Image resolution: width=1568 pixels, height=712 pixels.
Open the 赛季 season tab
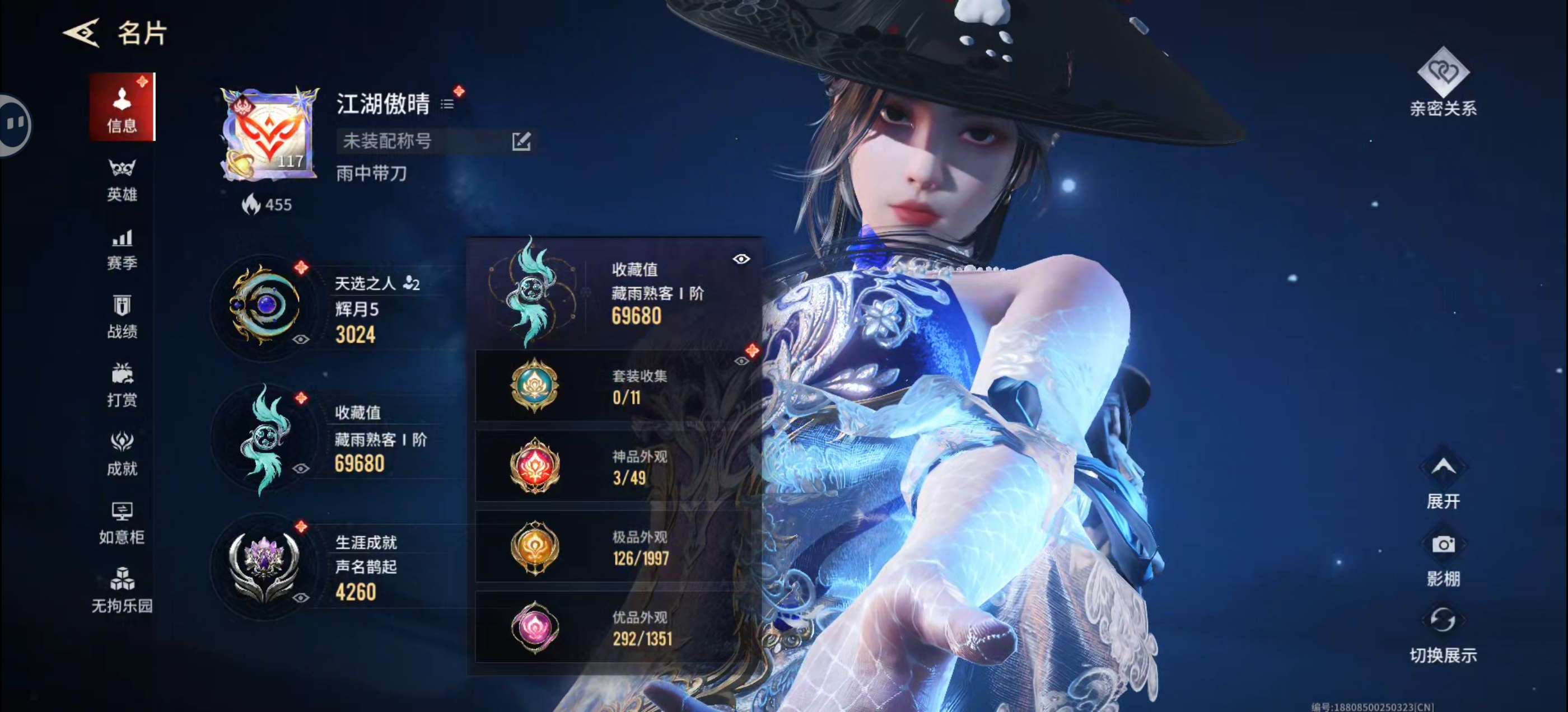(x=122, y=249)
